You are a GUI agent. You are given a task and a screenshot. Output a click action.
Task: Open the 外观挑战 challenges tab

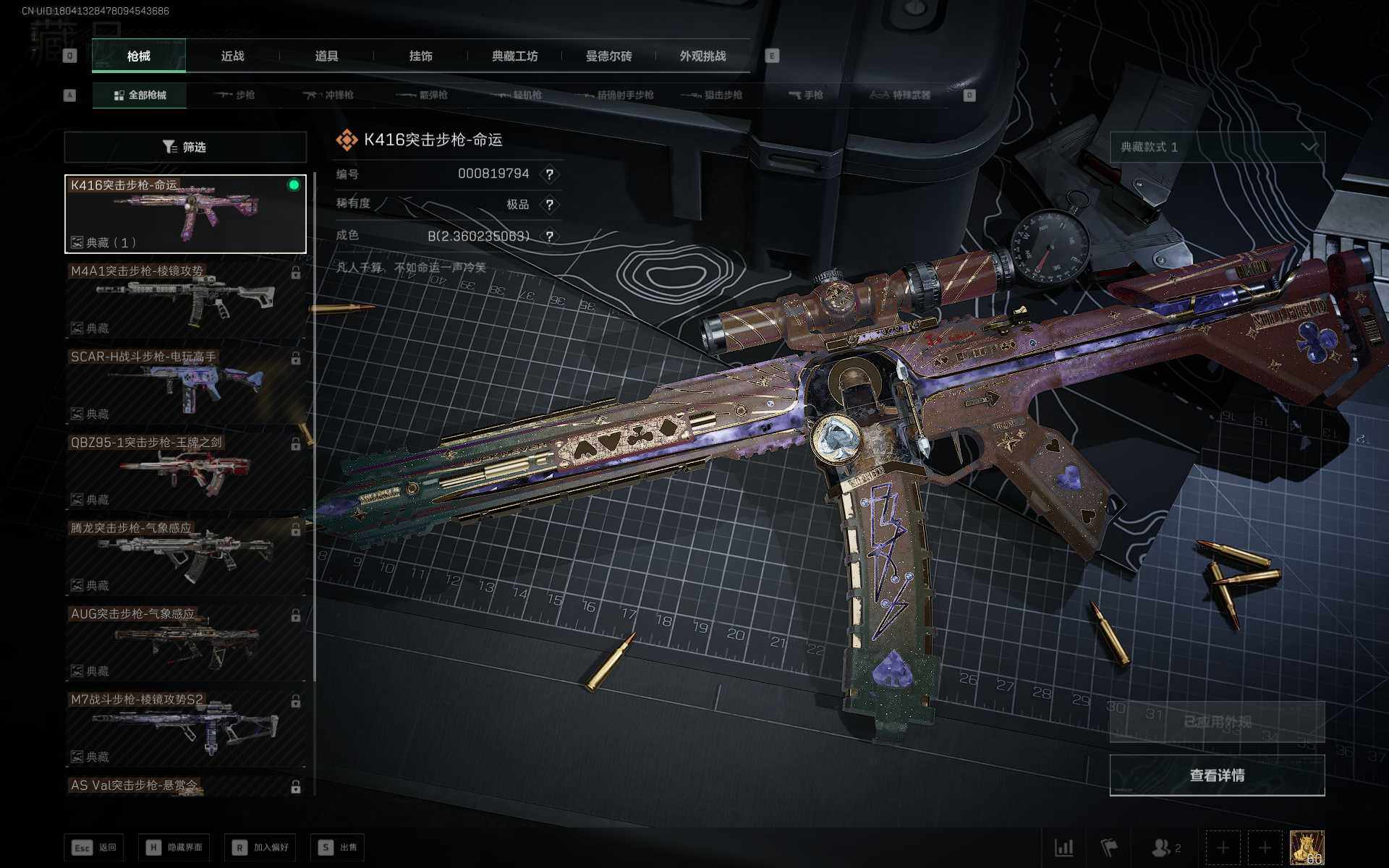pos(702,56)
